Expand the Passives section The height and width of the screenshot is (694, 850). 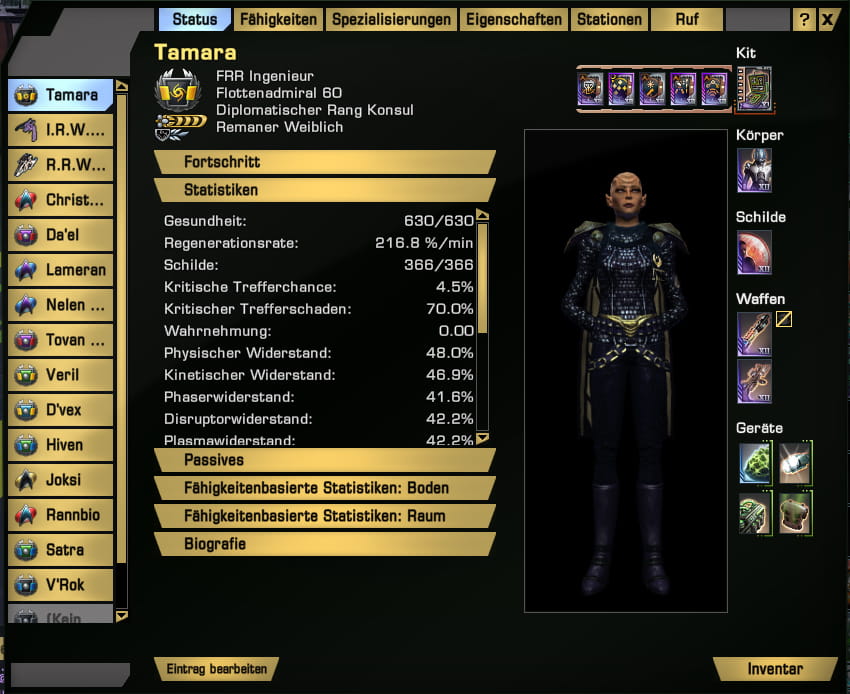[325, 460]
